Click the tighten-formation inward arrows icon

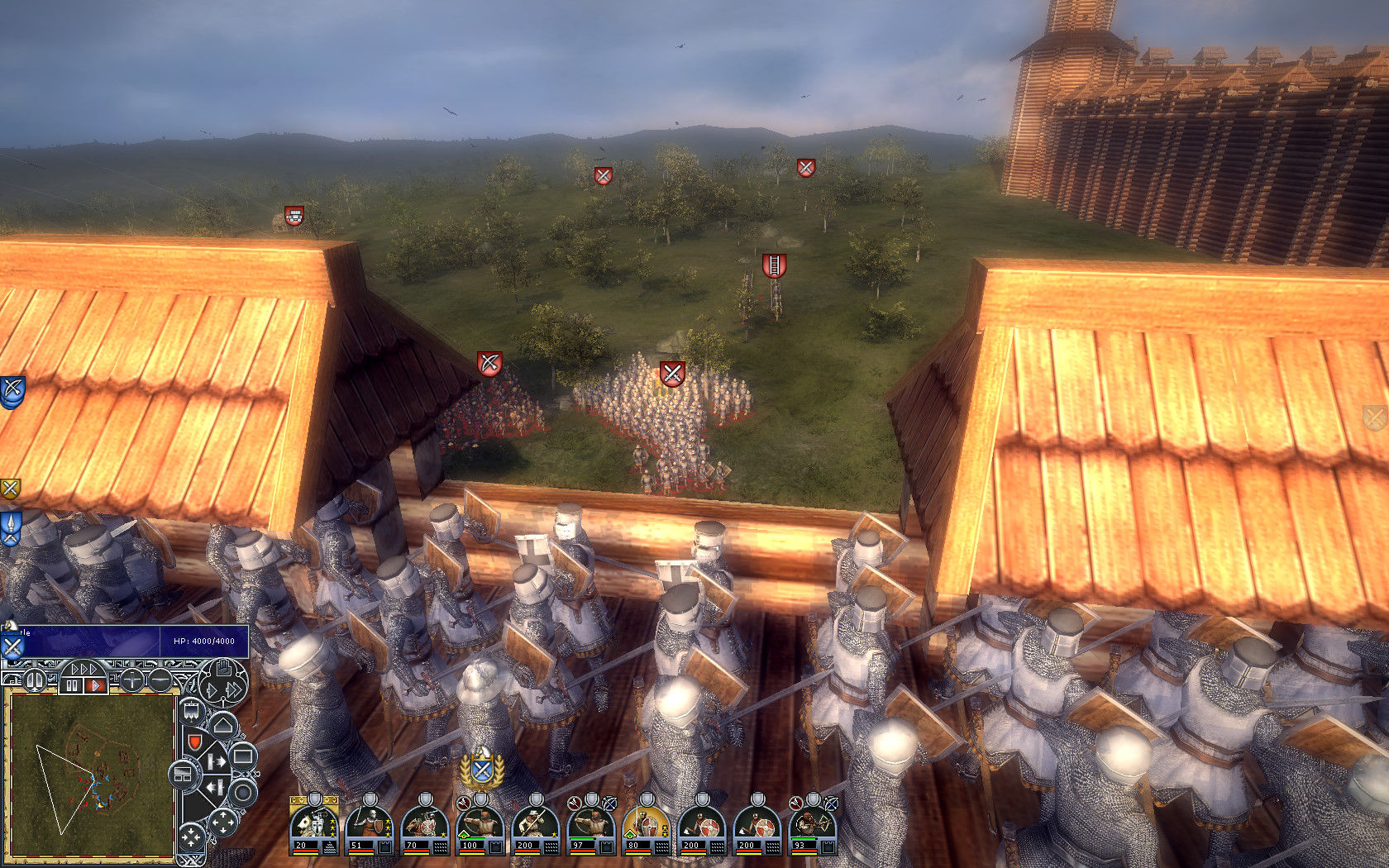tap(193, 837)
